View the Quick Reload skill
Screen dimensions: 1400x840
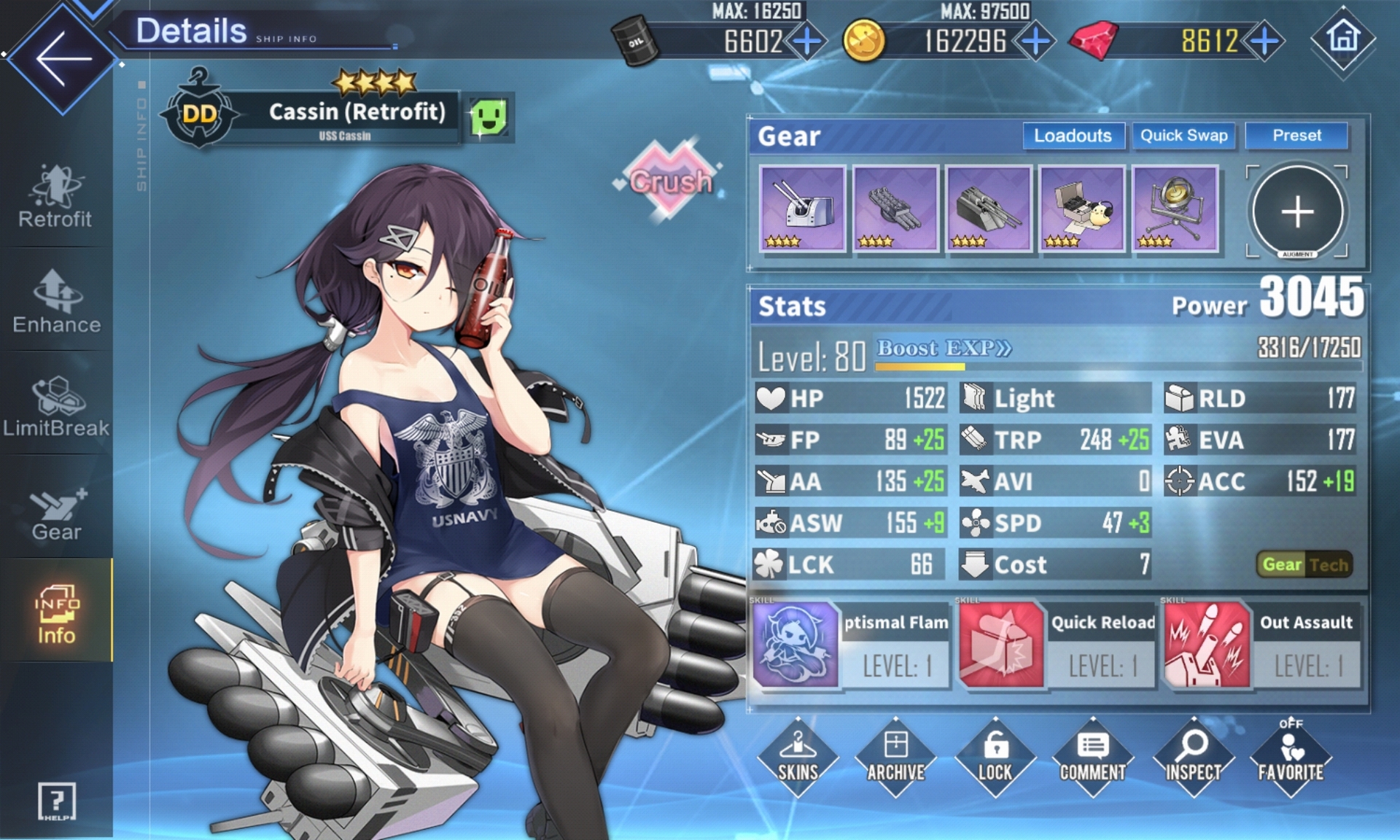(1056, 645)
